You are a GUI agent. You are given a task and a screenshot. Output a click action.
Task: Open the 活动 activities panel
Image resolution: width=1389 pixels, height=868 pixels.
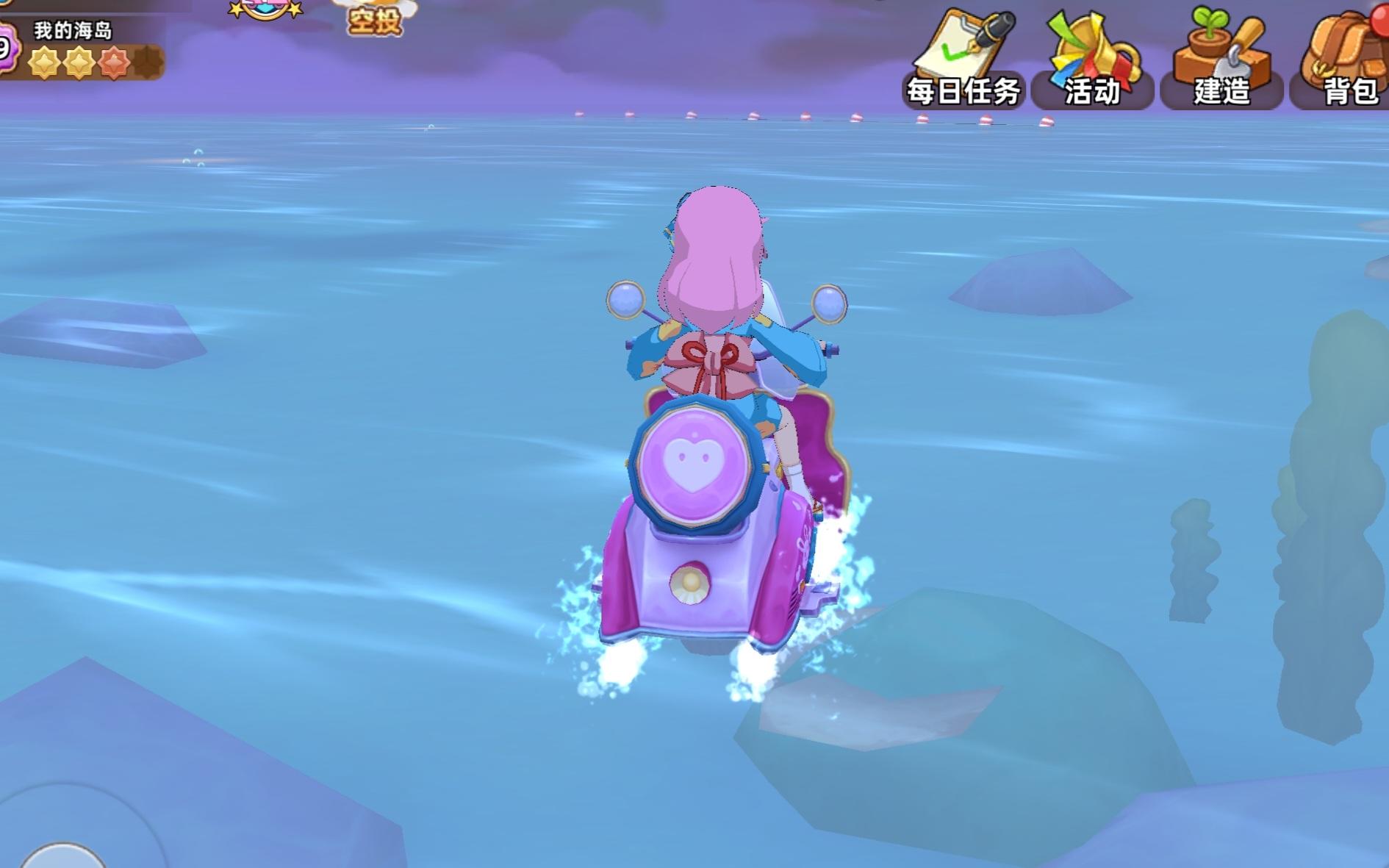tap(1093, 59)
